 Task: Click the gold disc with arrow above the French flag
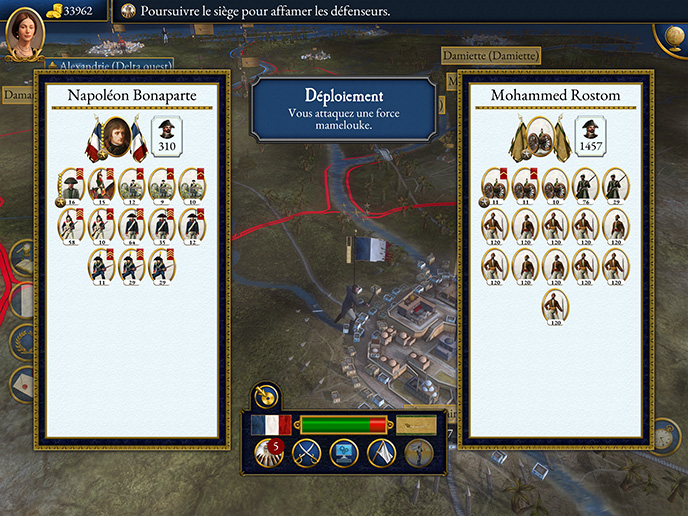tap(265, 397)
